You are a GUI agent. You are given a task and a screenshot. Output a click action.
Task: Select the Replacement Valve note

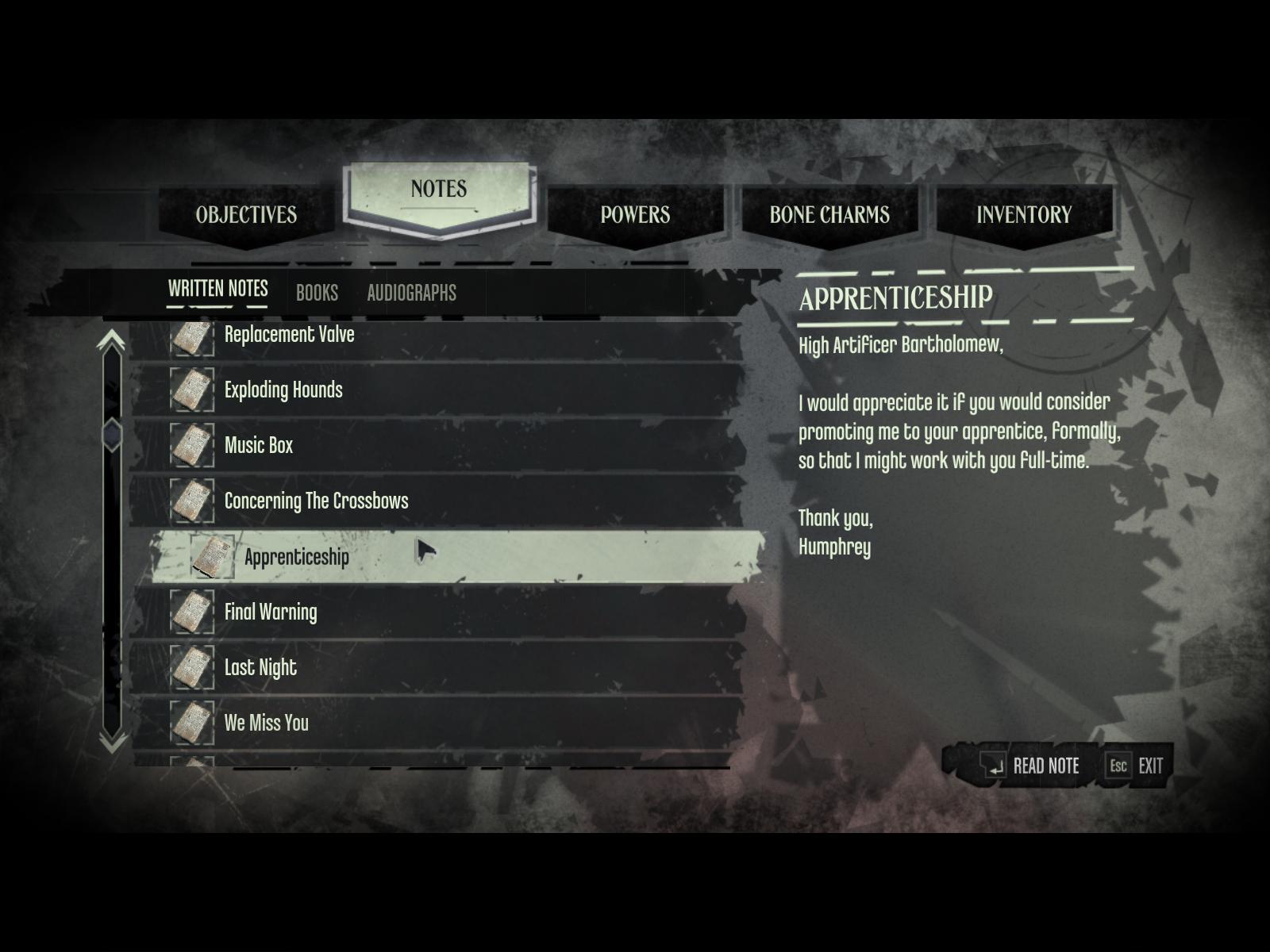[289, 335]
